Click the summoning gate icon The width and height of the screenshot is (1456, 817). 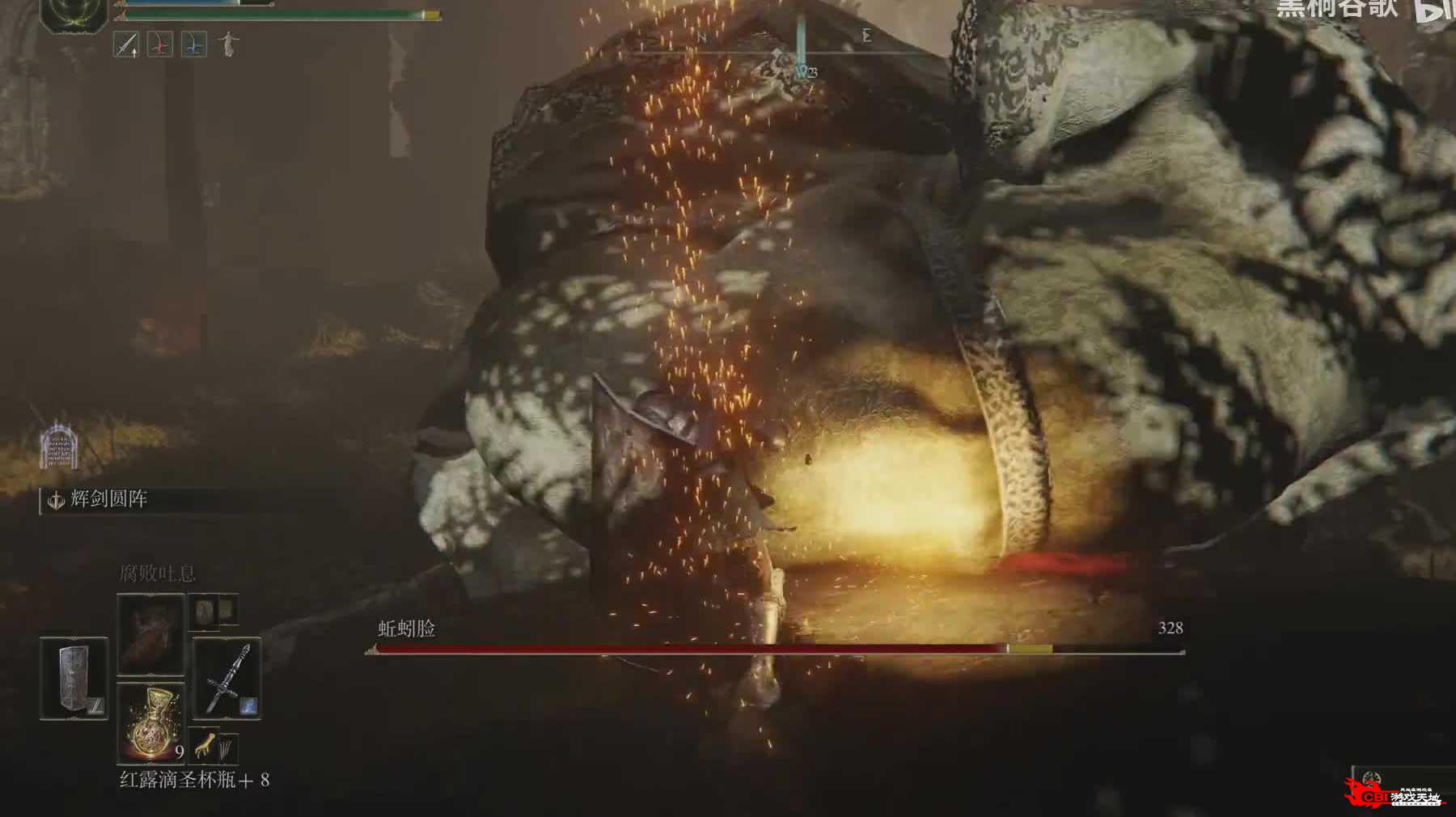tap(58, 446)
